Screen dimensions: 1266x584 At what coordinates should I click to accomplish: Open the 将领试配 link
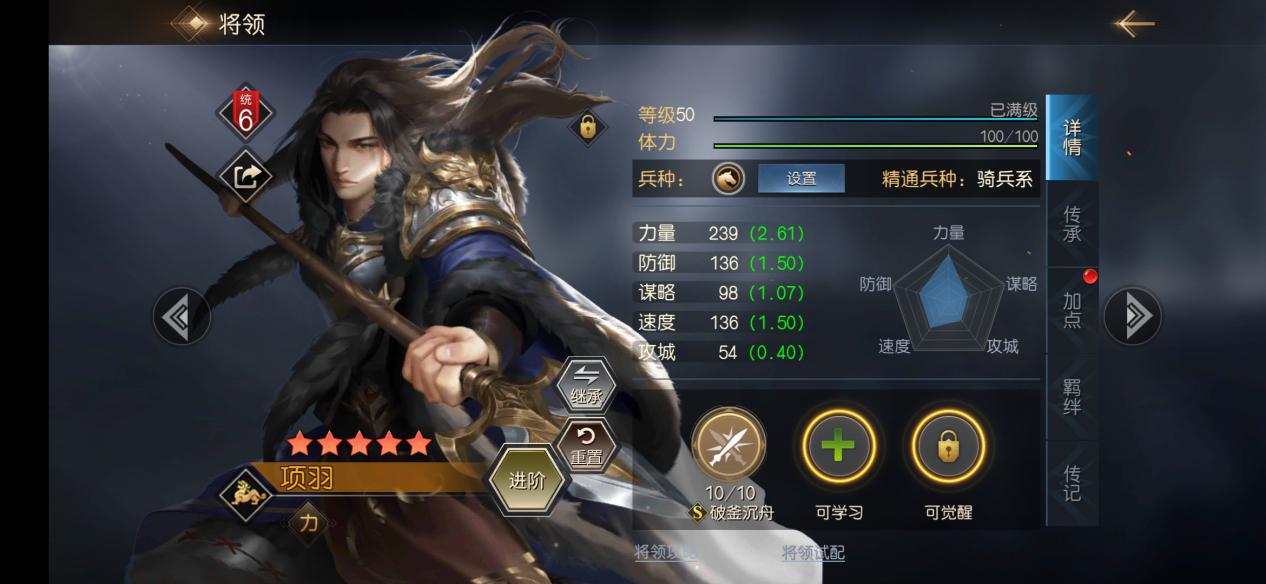pos(813,553)
